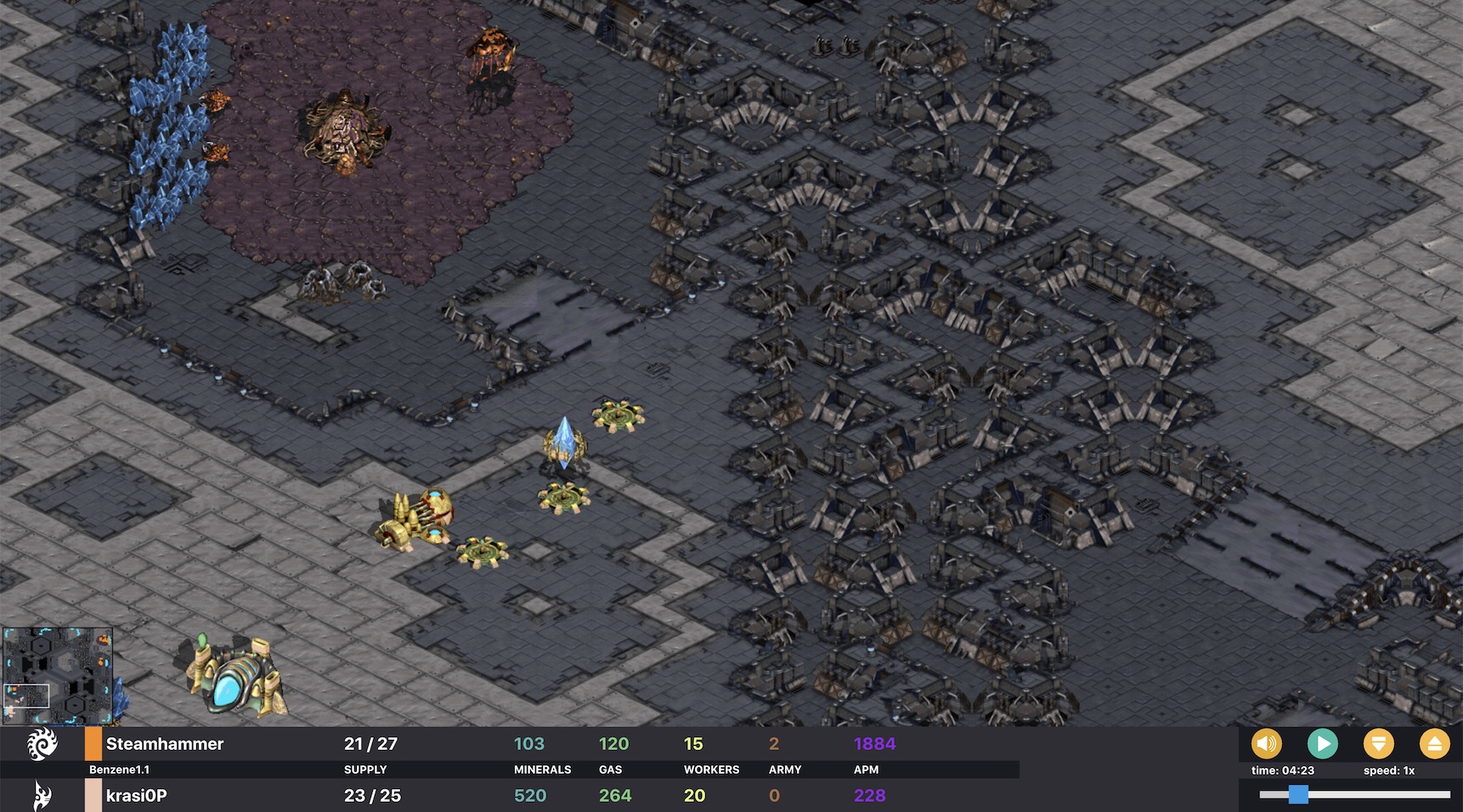Click the speed: 1x label

tap(1389, 770)
